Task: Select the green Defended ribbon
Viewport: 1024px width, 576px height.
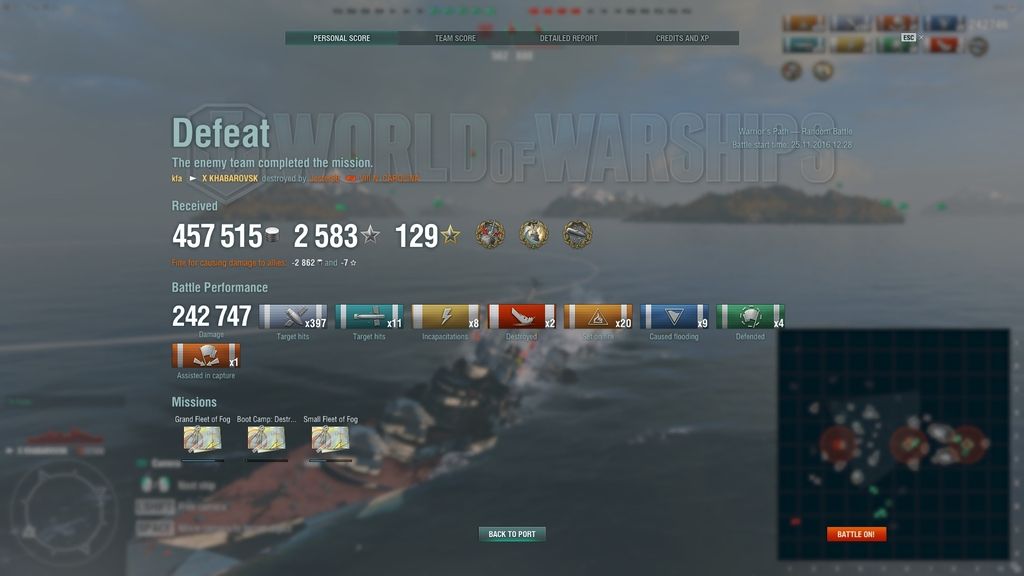Action: coord(750,317)
